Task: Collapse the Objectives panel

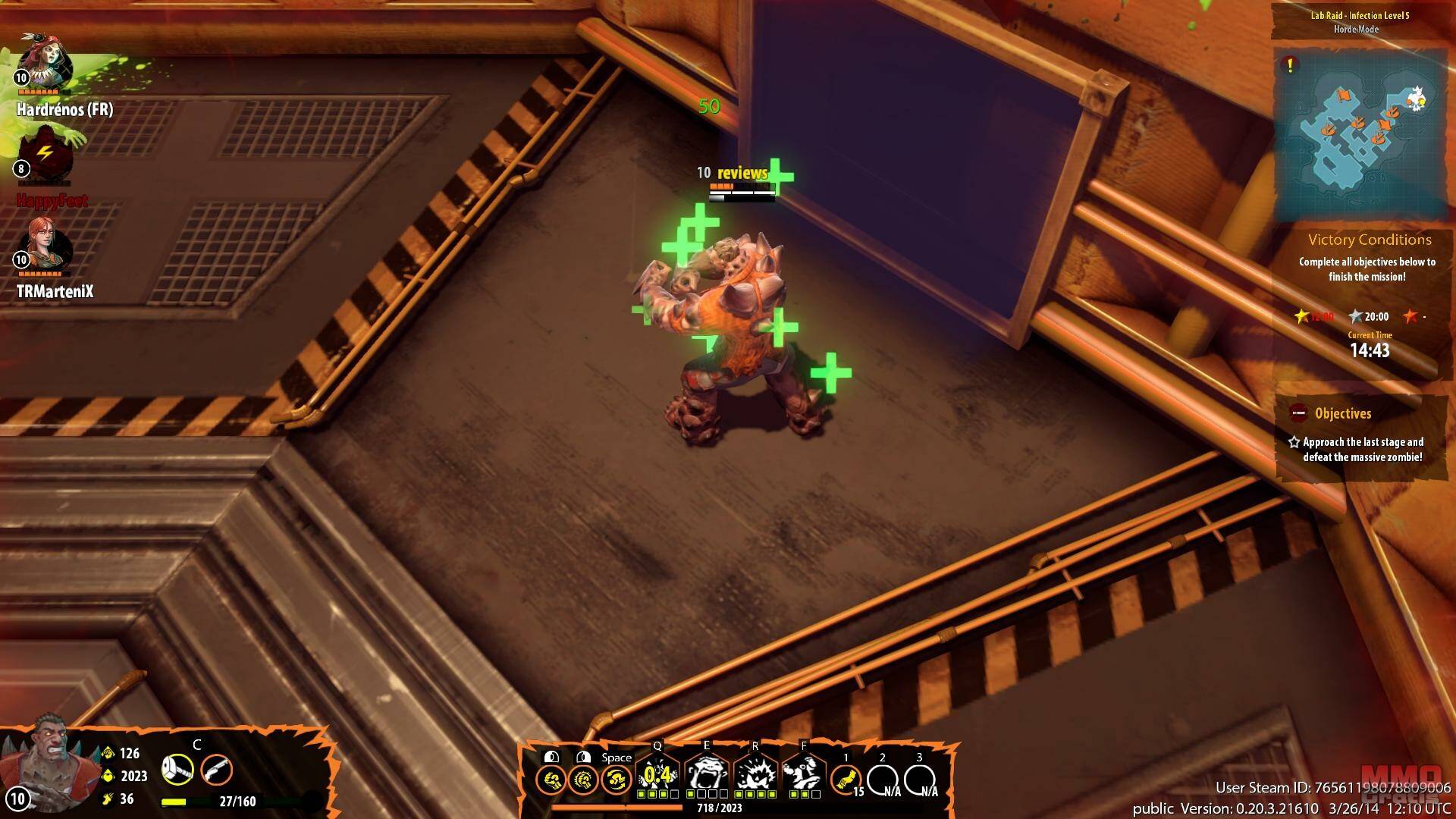Action: coord(1299,413)
